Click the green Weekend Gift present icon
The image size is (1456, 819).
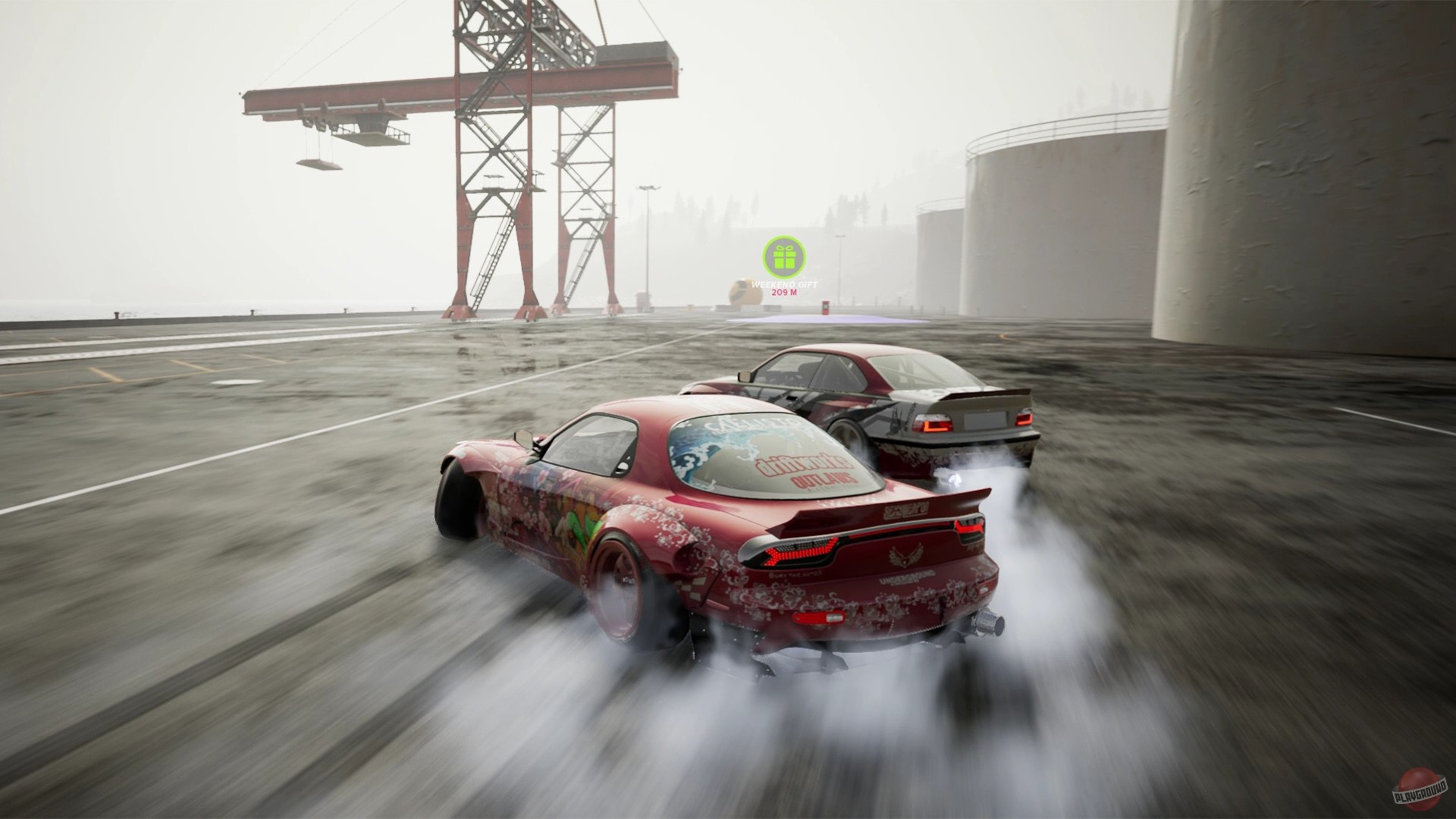coord(784,257)
